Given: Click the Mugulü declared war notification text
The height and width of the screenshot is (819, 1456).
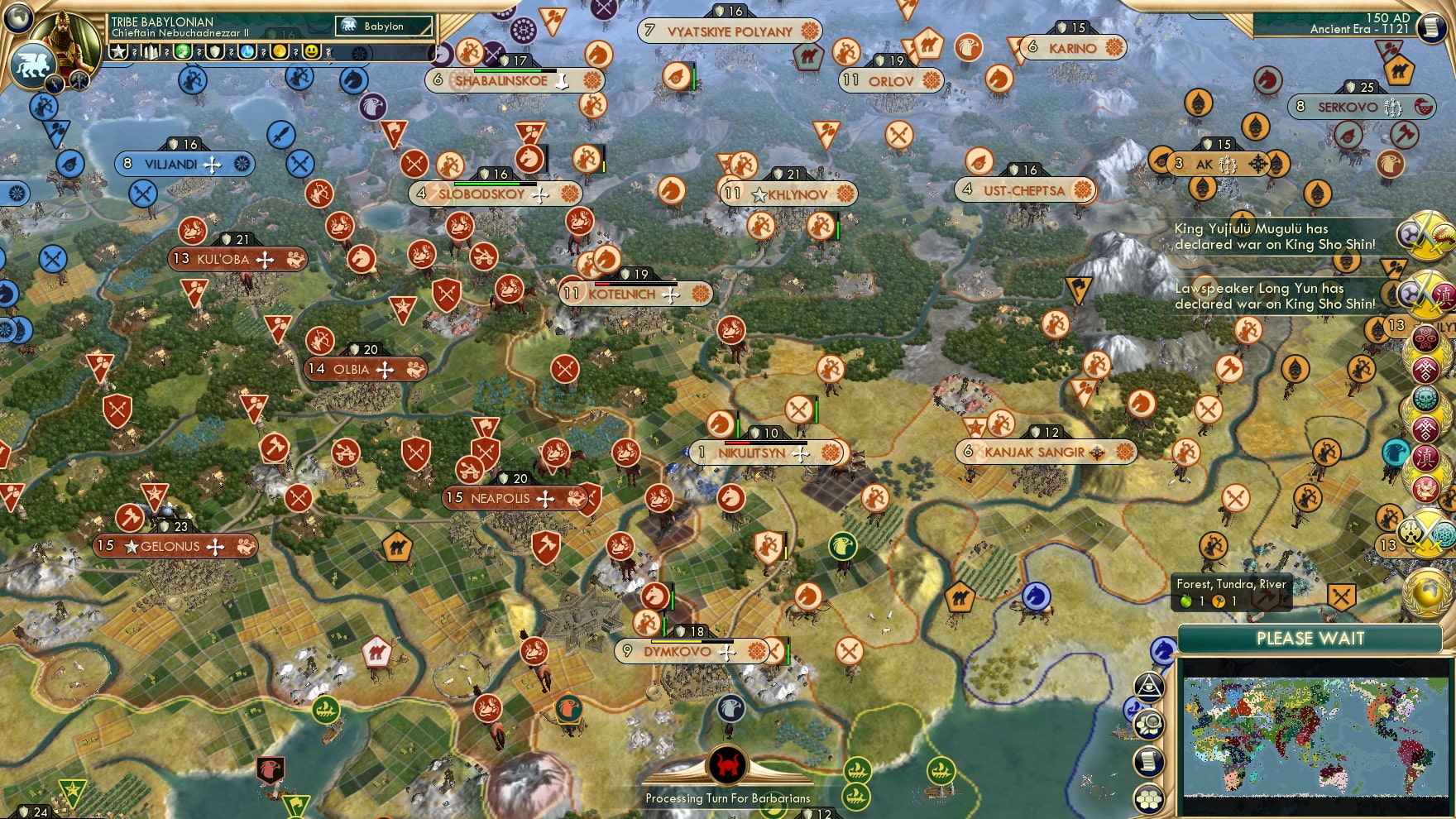Looking at the screenshot, I should tap(1274, 236).
